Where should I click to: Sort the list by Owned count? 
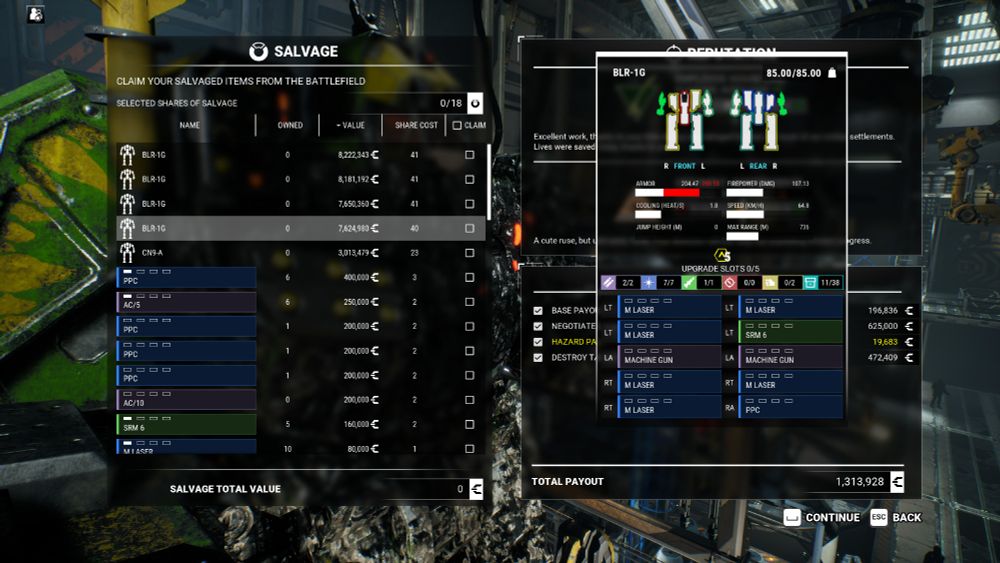pyautogui.click(x=290, y=125)
